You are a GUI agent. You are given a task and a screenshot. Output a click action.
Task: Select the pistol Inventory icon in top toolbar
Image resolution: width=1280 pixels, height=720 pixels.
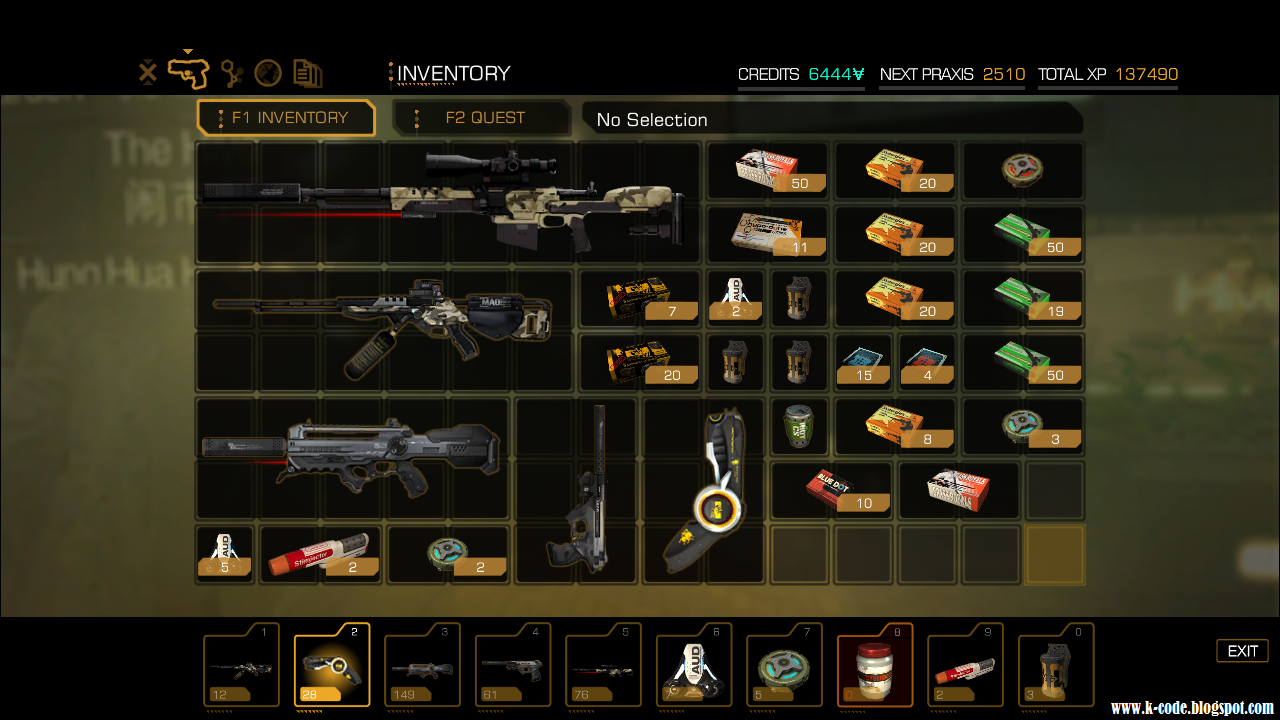[187, 71]
